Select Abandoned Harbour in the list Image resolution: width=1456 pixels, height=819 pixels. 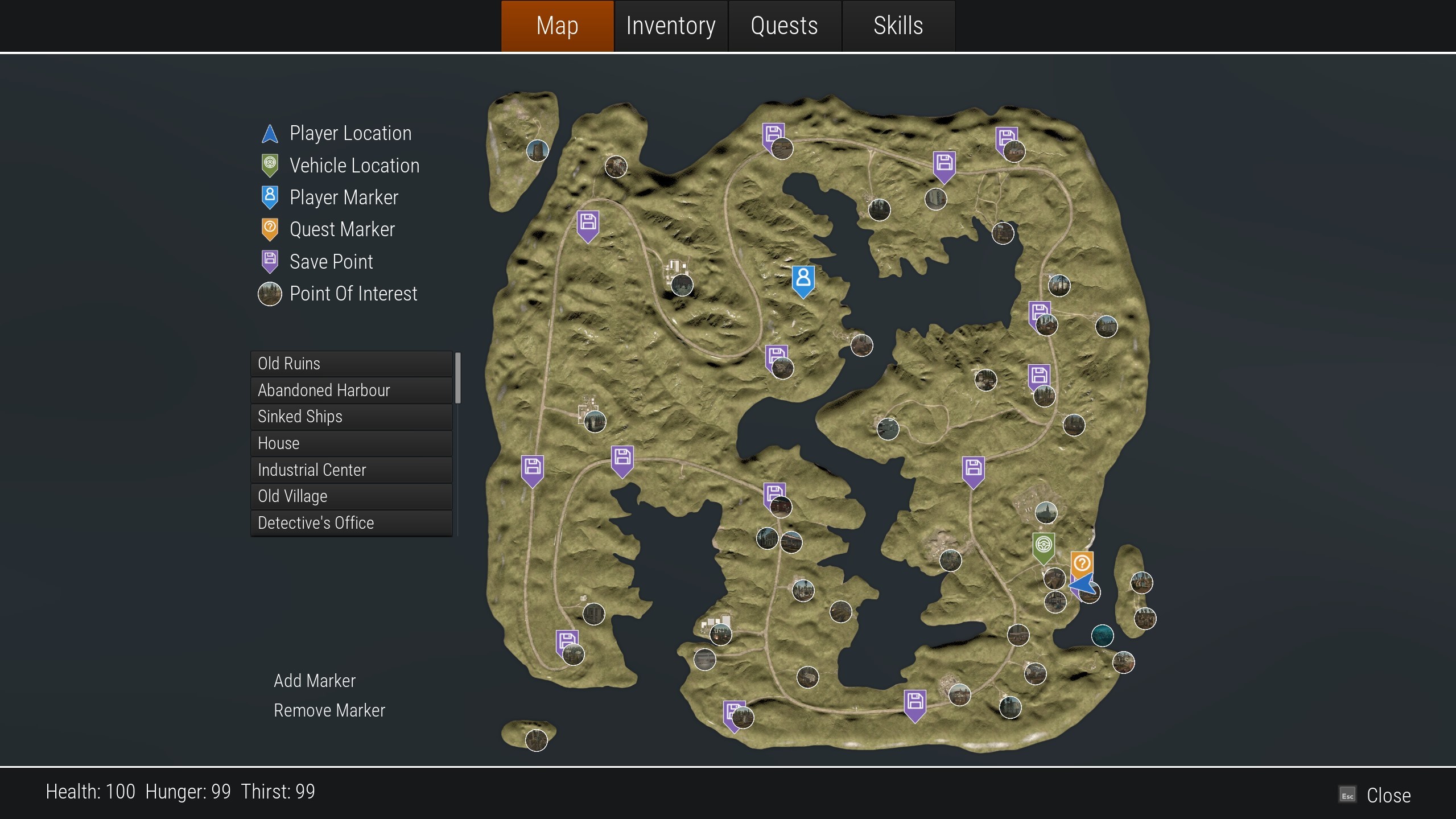[x=351, y=390]
